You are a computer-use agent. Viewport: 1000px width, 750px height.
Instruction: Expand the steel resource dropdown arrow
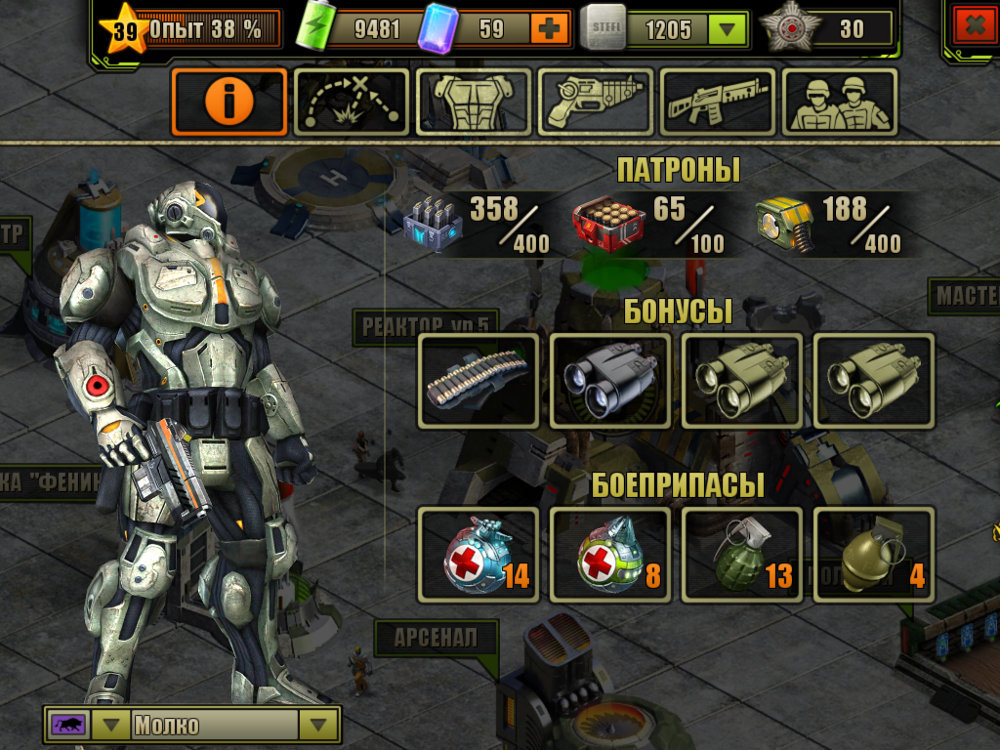click(x=727, y=29)
